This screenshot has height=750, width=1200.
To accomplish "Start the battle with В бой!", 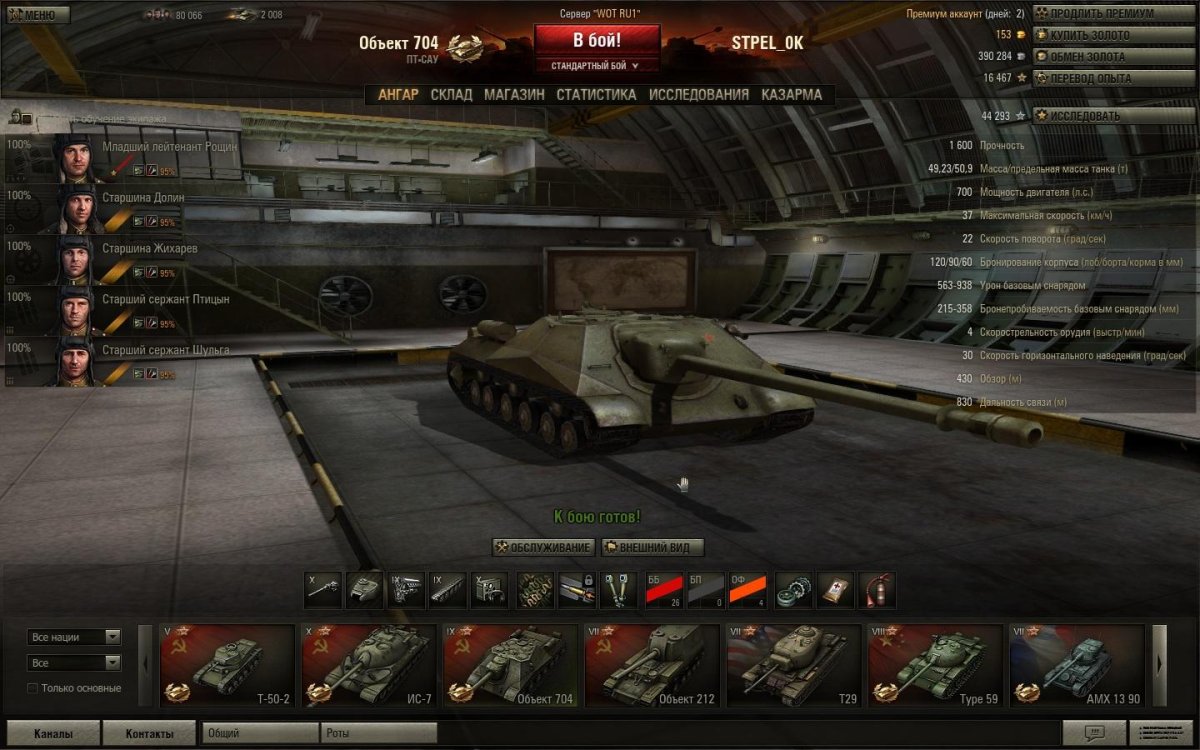I will pos(596,40).
